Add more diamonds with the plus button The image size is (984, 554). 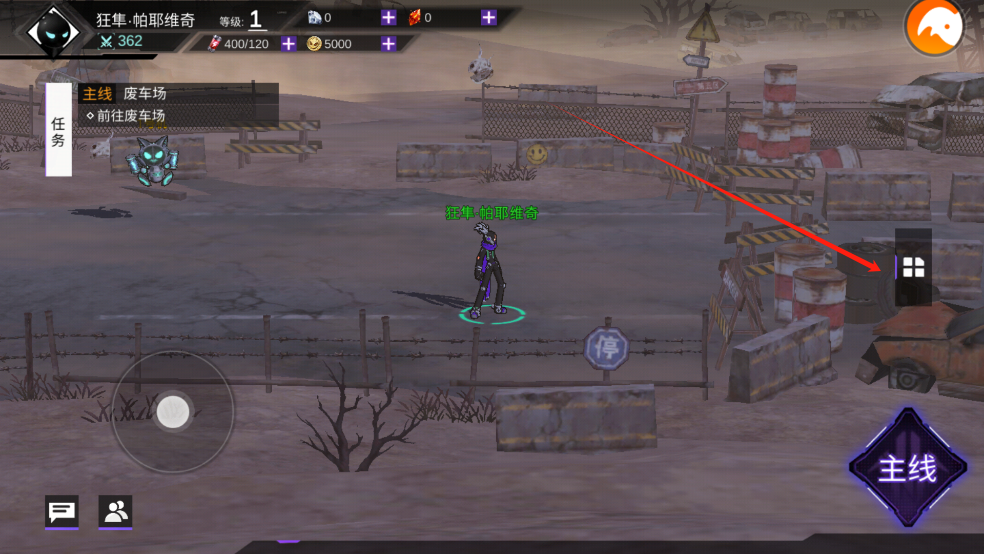coord(388,17)
